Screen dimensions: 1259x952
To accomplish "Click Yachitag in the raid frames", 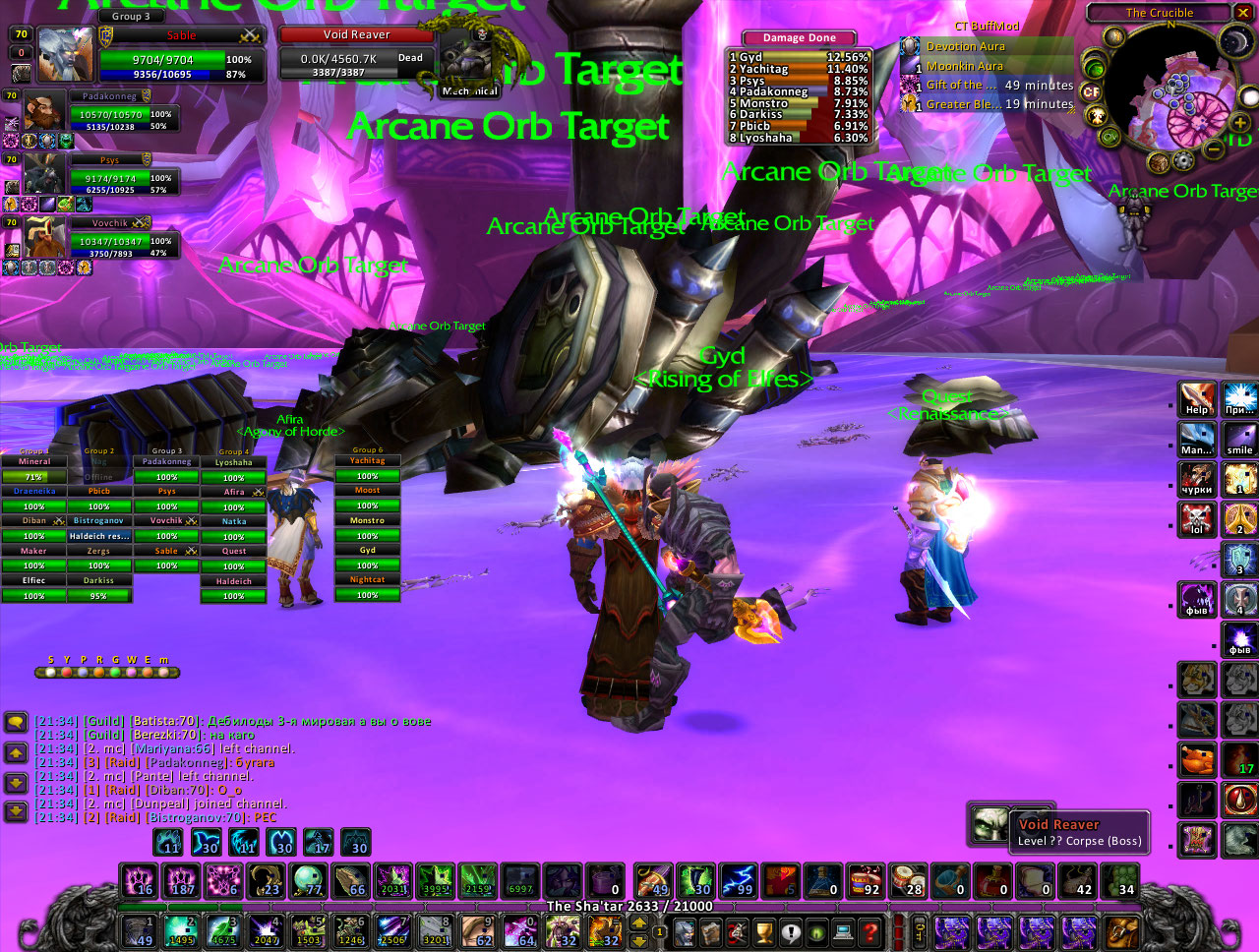I will point(367,461).
